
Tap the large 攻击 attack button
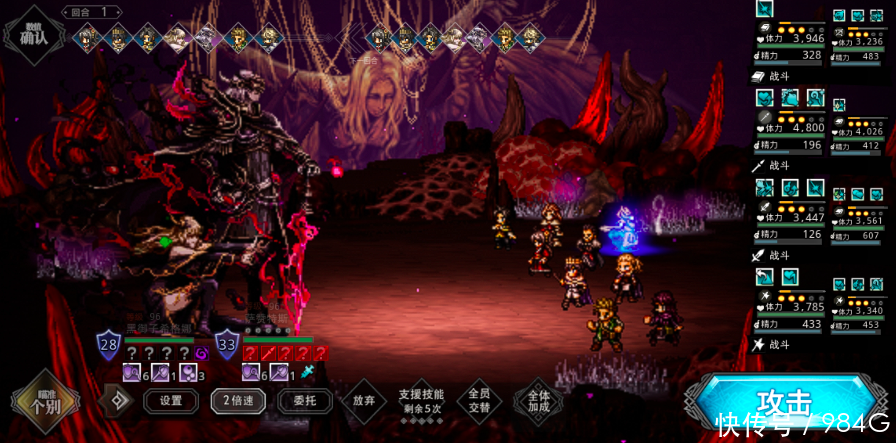tap(785, 402)
